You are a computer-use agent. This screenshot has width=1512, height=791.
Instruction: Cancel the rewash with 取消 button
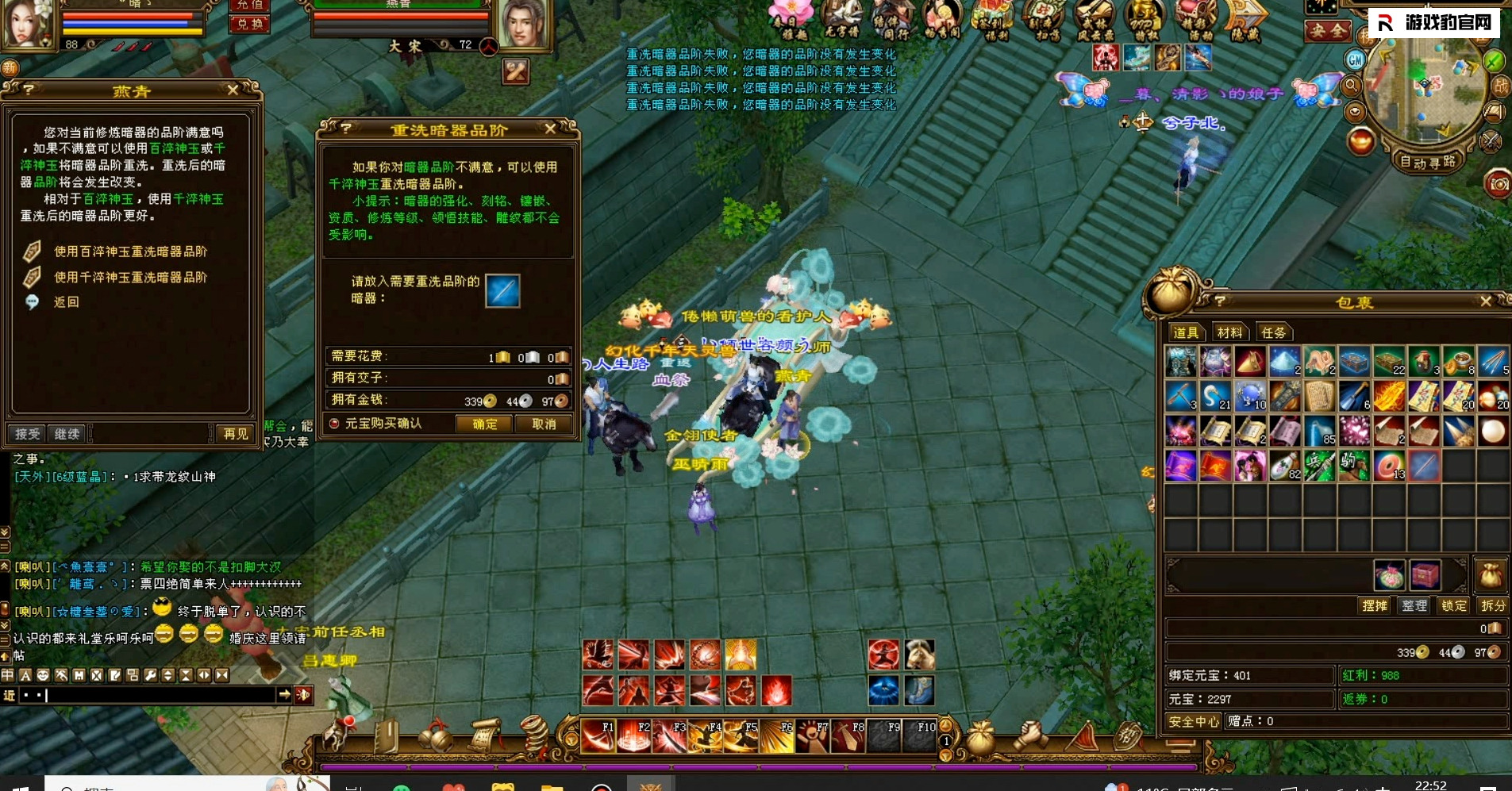(544, 424)
